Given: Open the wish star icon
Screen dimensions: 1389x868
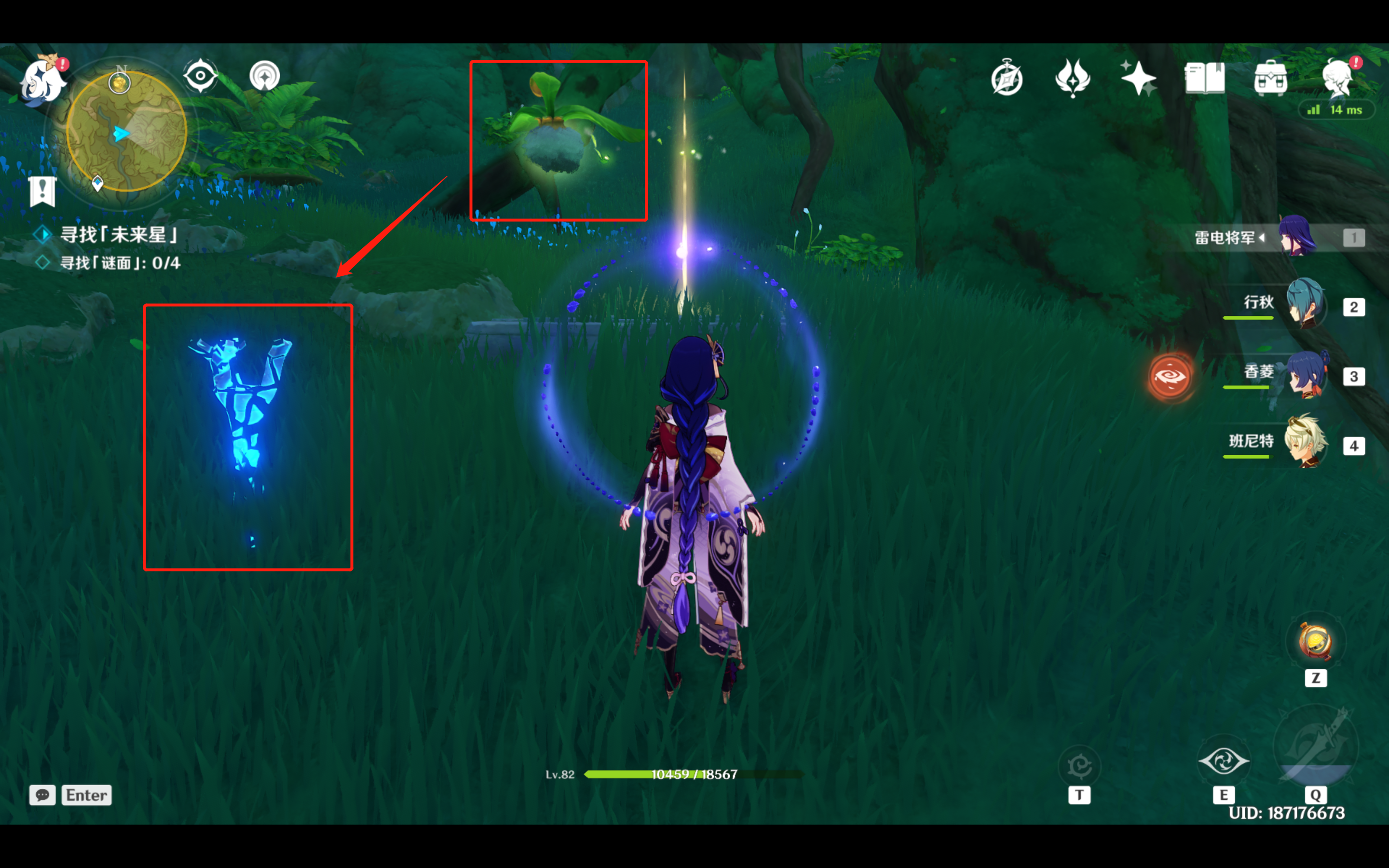Looking at the screenshot, I should [1138, 78].
